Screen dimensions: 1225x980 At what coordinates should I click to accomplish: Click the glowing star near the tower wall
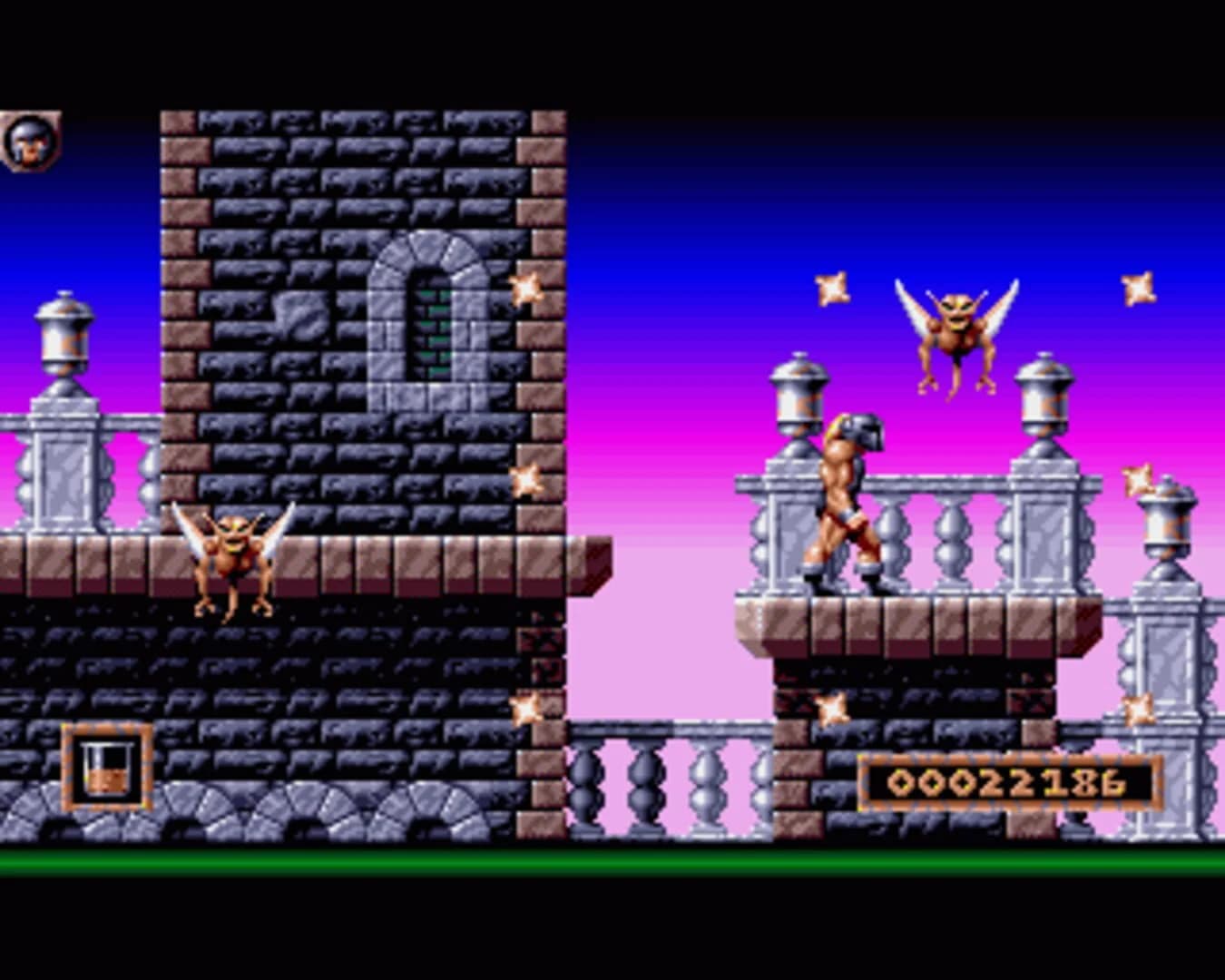[526, 290]
